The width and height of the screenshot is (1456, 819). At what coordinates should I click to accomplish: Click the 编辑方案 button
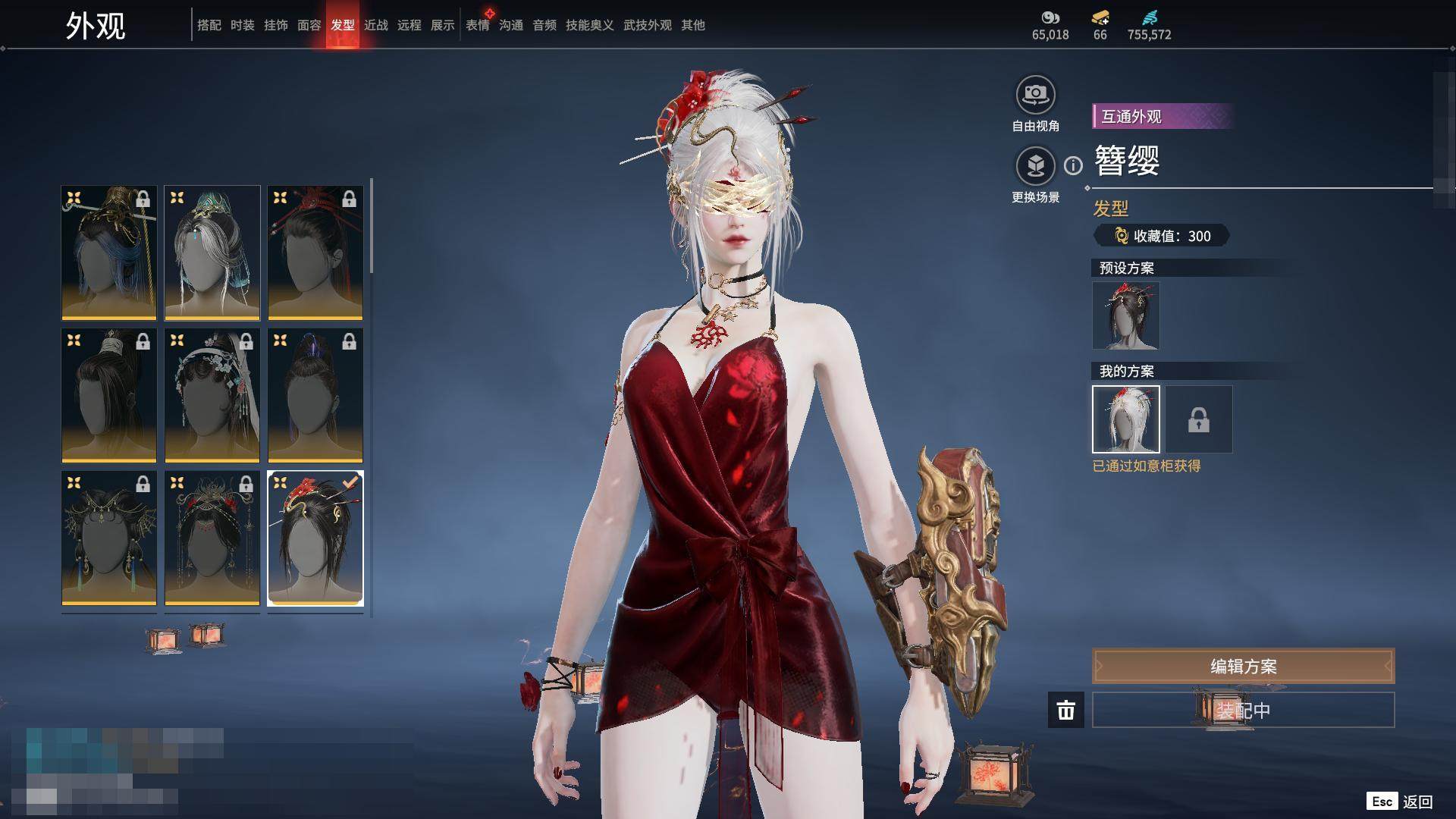pyautogui.click(x=1243, y=667)
